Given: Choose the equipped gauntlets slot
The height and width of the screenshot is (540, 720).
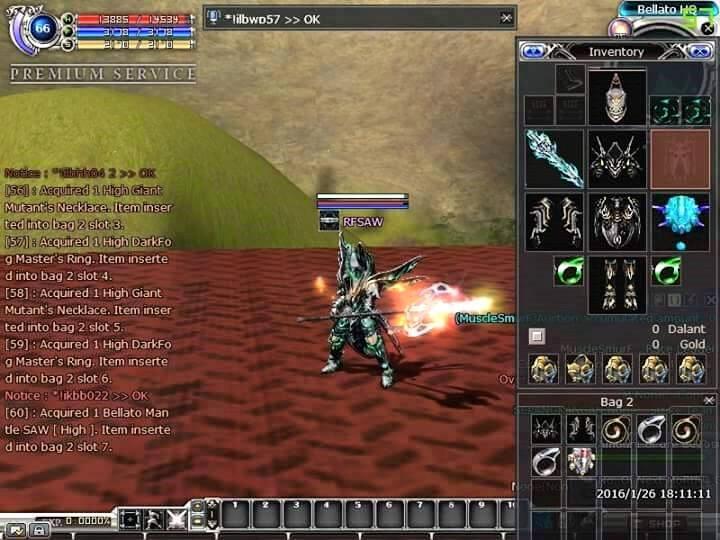Looking at the screenshot, I should (x=554, y=220).
